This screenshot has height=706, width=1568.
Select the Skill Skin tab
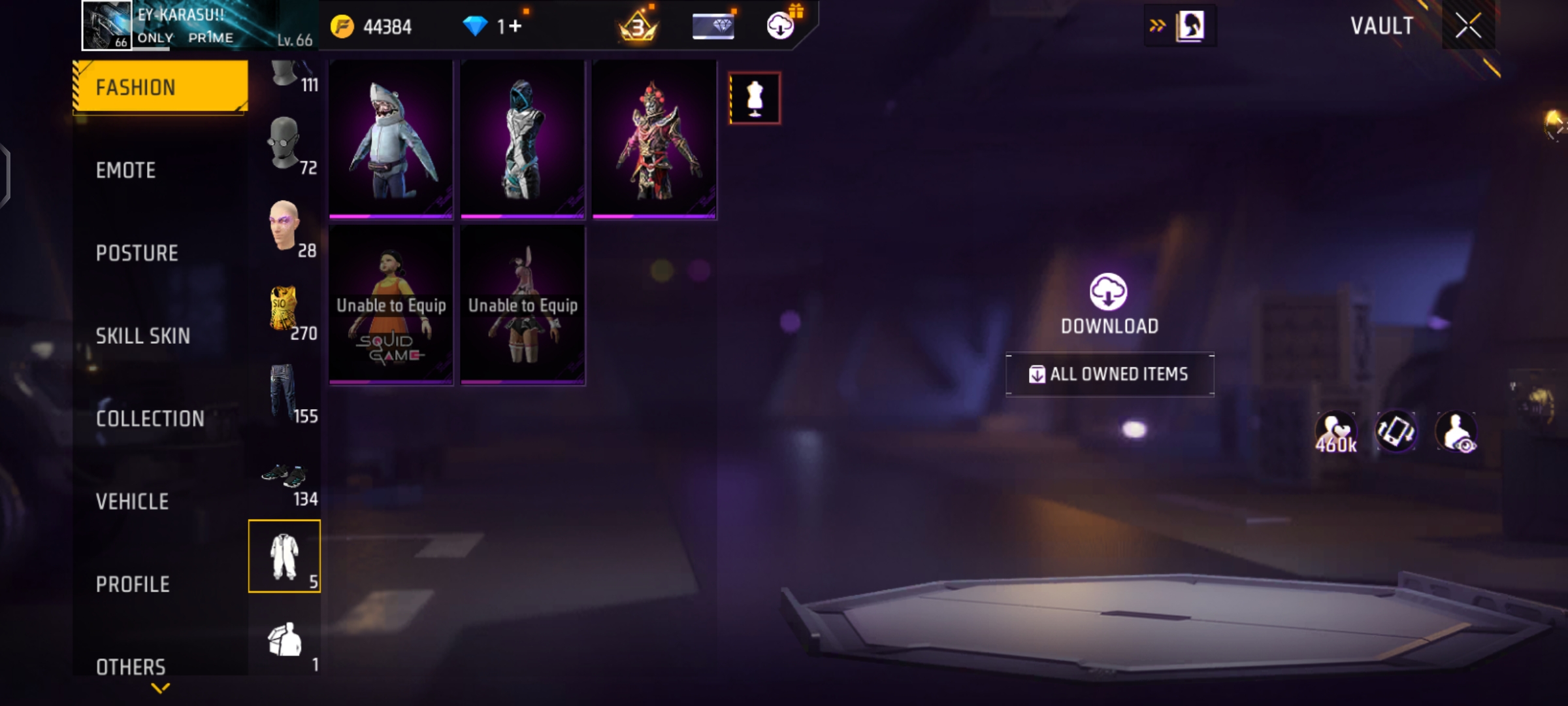click(x=142, y=336)
